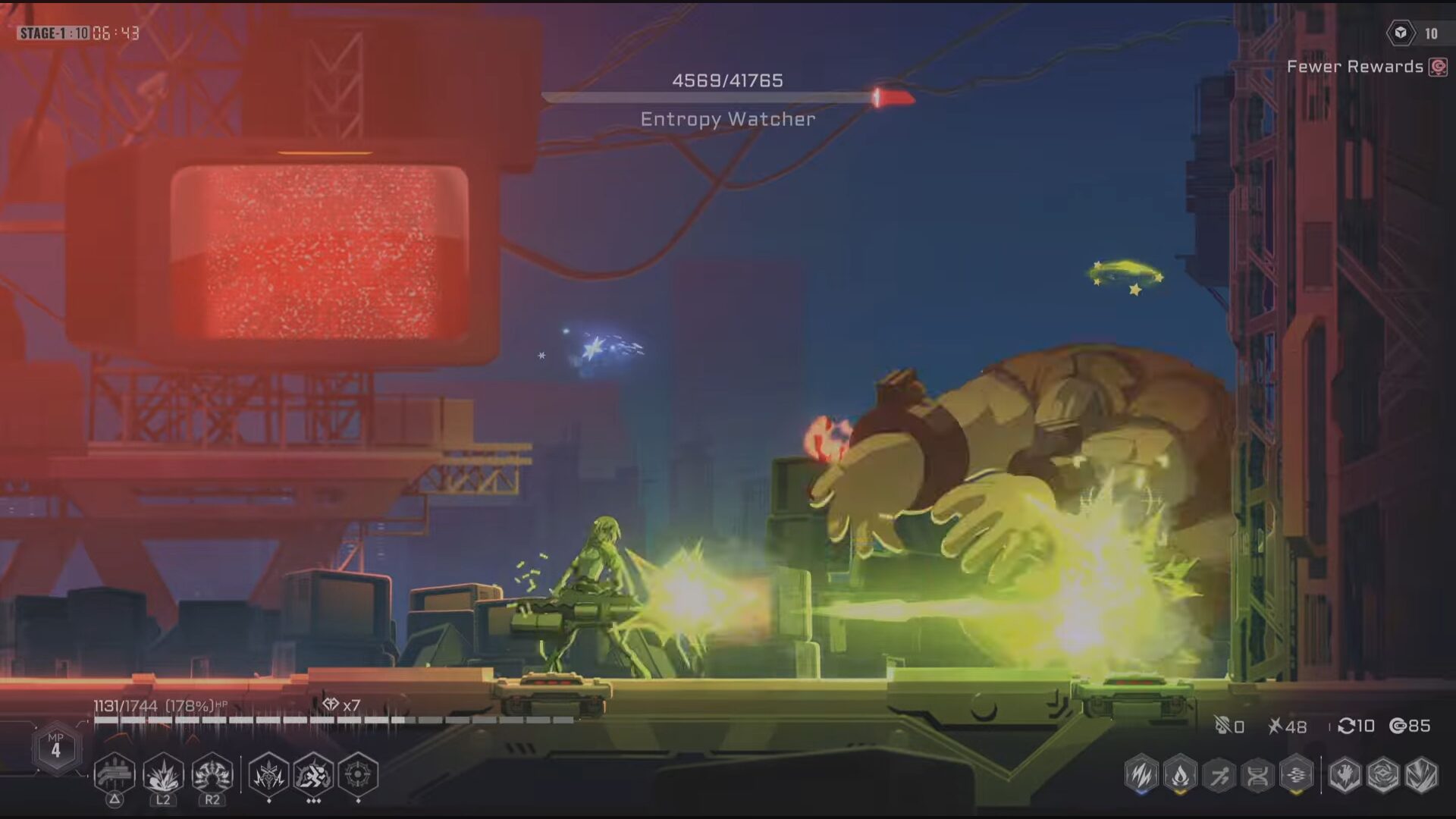1456x819 pixels.
Task: Open the phoenix bird sigil icon
Action: (1345, 775)
